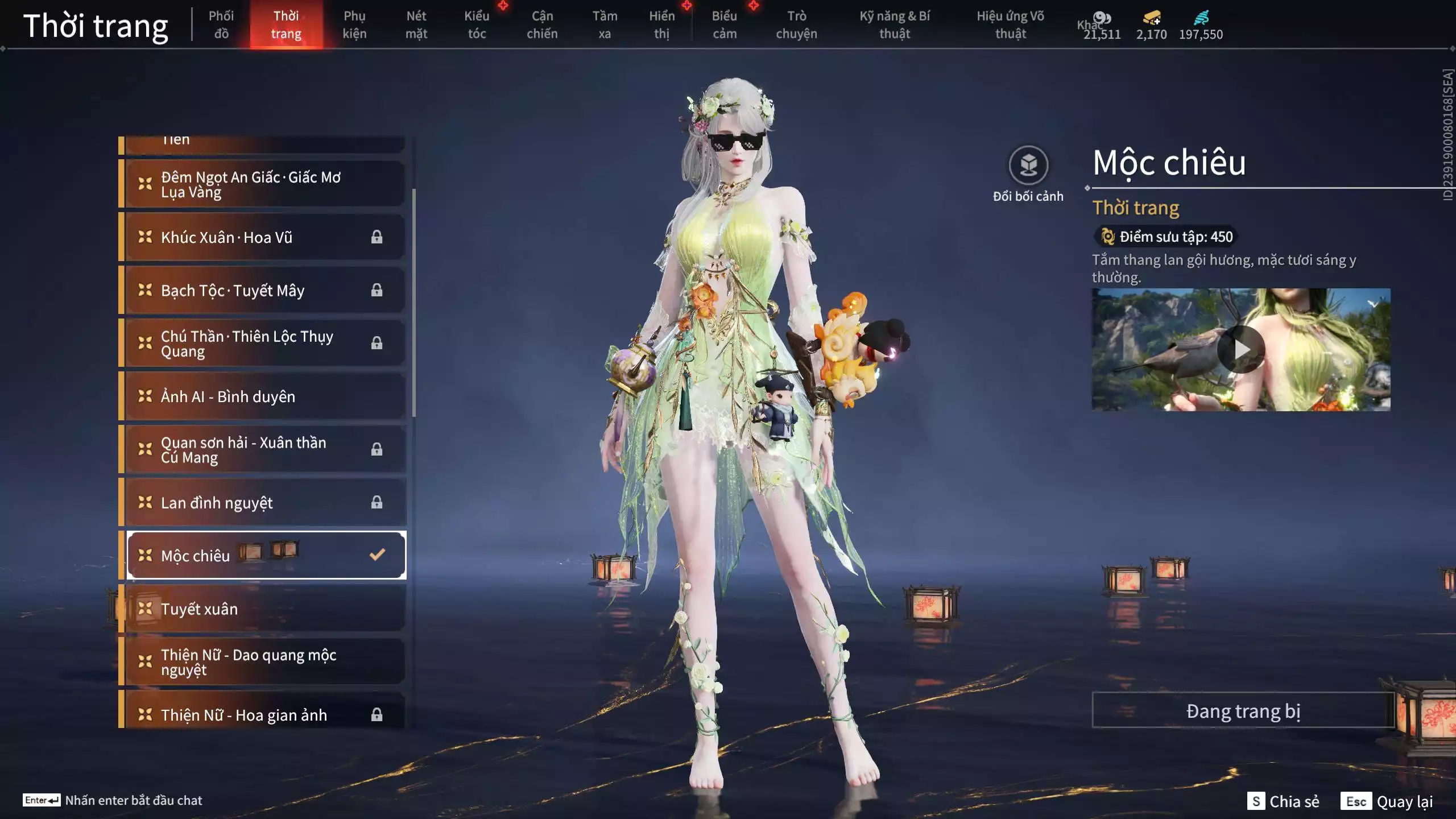Select the Nét mặt tab
Image resolution: width=1456 pixels, height=819 pixels.
tap(416, 24)
